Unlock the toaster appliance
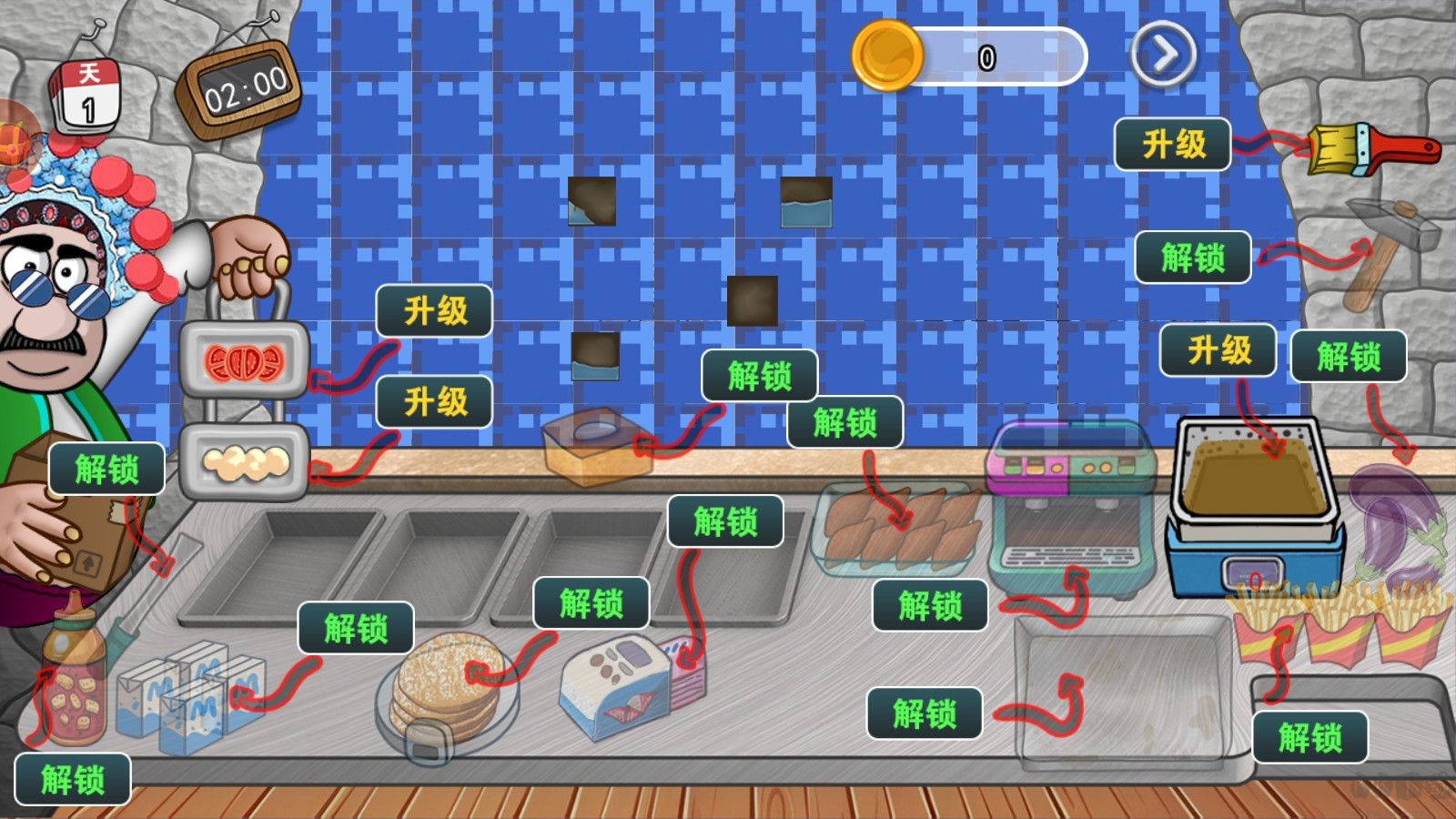1456x819 pixels. 725,521
